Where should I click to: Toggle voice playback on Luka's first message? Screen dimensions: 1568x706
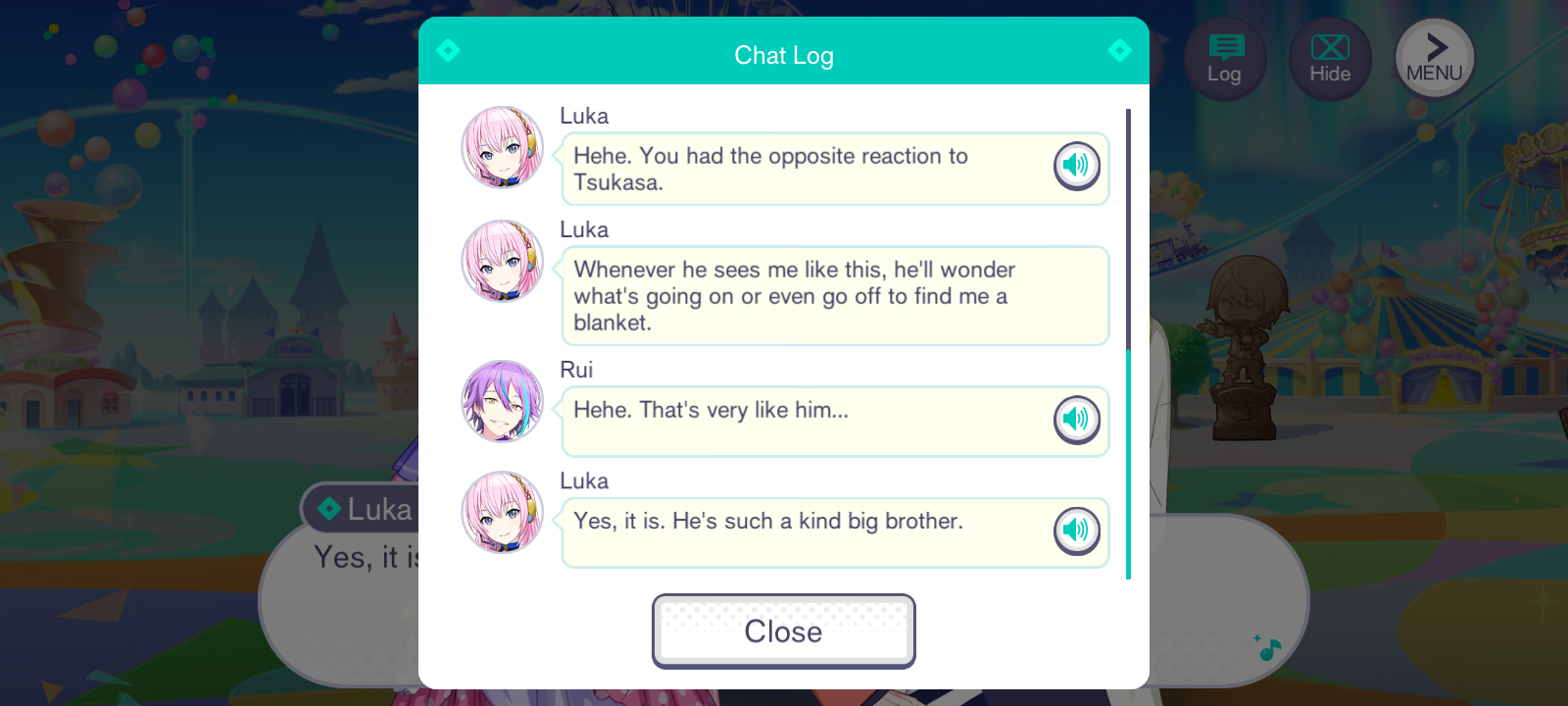1076,166
